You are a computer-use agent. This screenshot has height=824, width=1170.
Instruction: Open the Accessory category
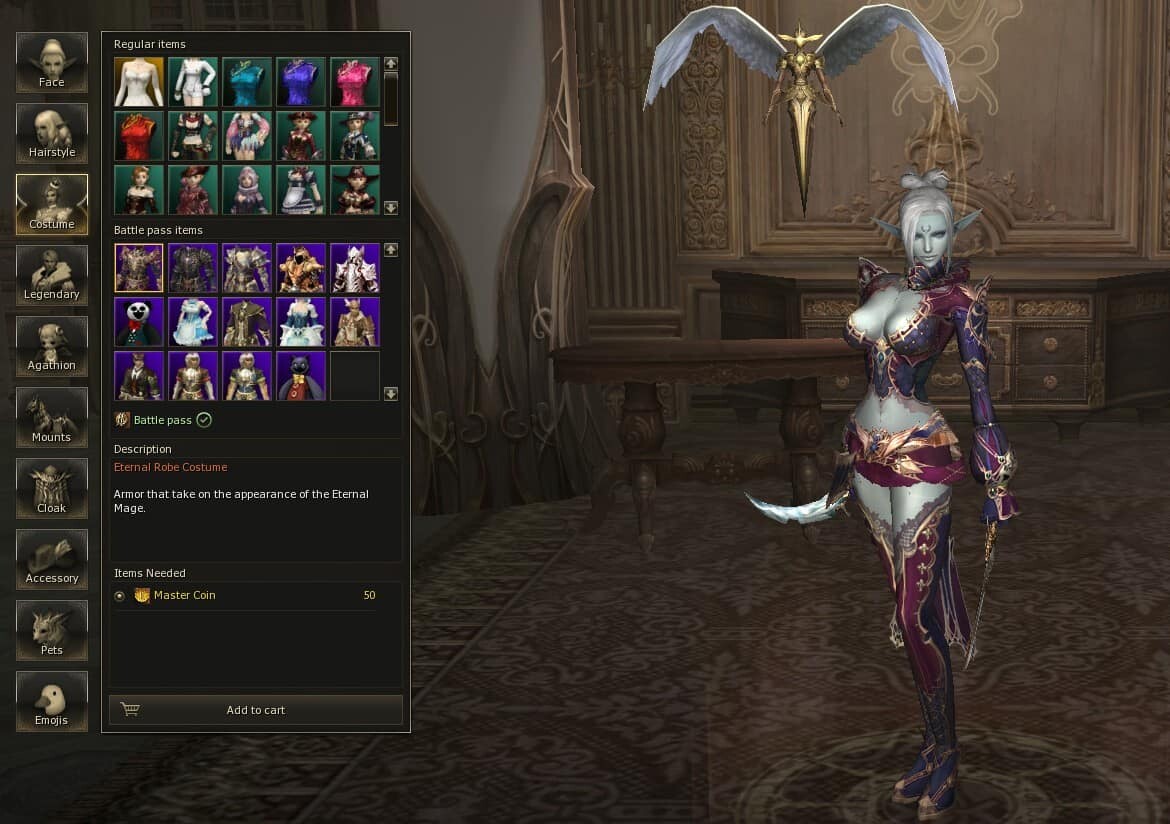point(52,559)
